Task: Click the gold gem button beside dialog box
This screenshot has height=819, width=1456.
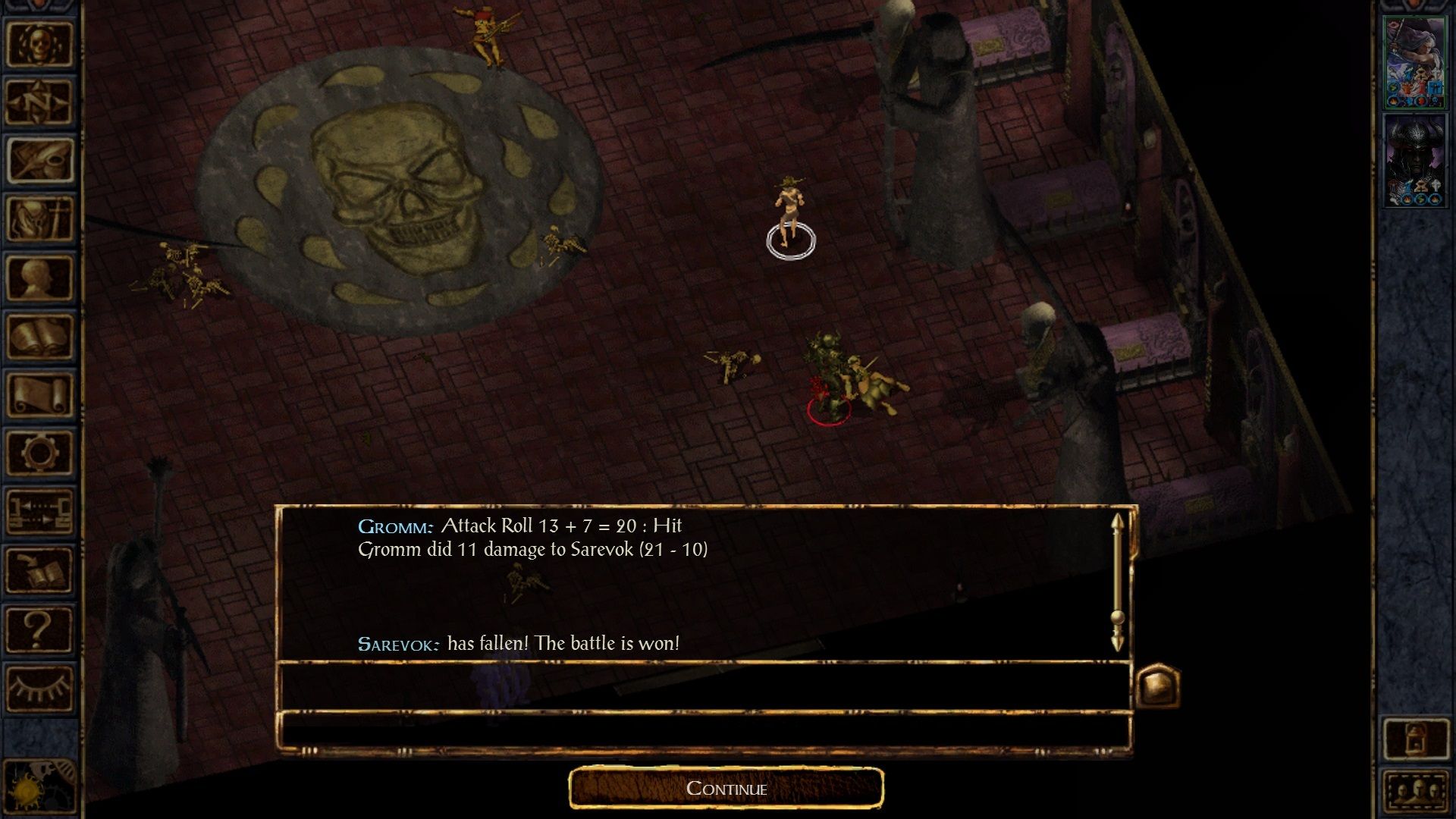Action: tap(1157, 686)
